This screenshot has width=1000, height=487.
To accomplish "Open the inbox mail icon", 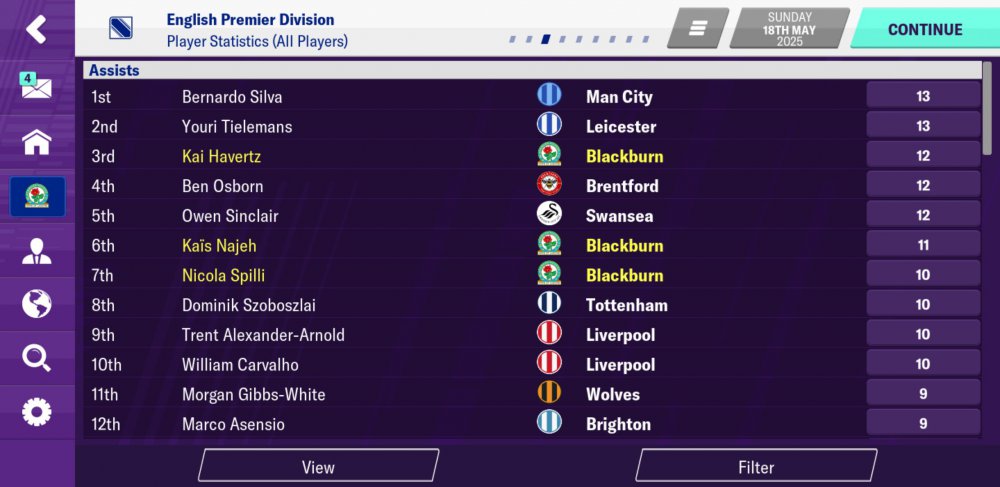I will [36, 86].
